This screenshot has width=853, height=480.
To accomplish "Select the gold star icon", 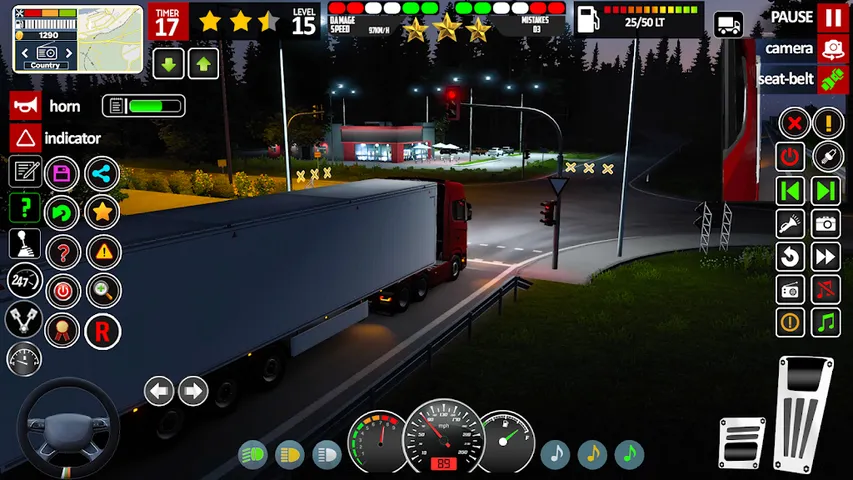I will pyautogui.click(x=102, y=211).
